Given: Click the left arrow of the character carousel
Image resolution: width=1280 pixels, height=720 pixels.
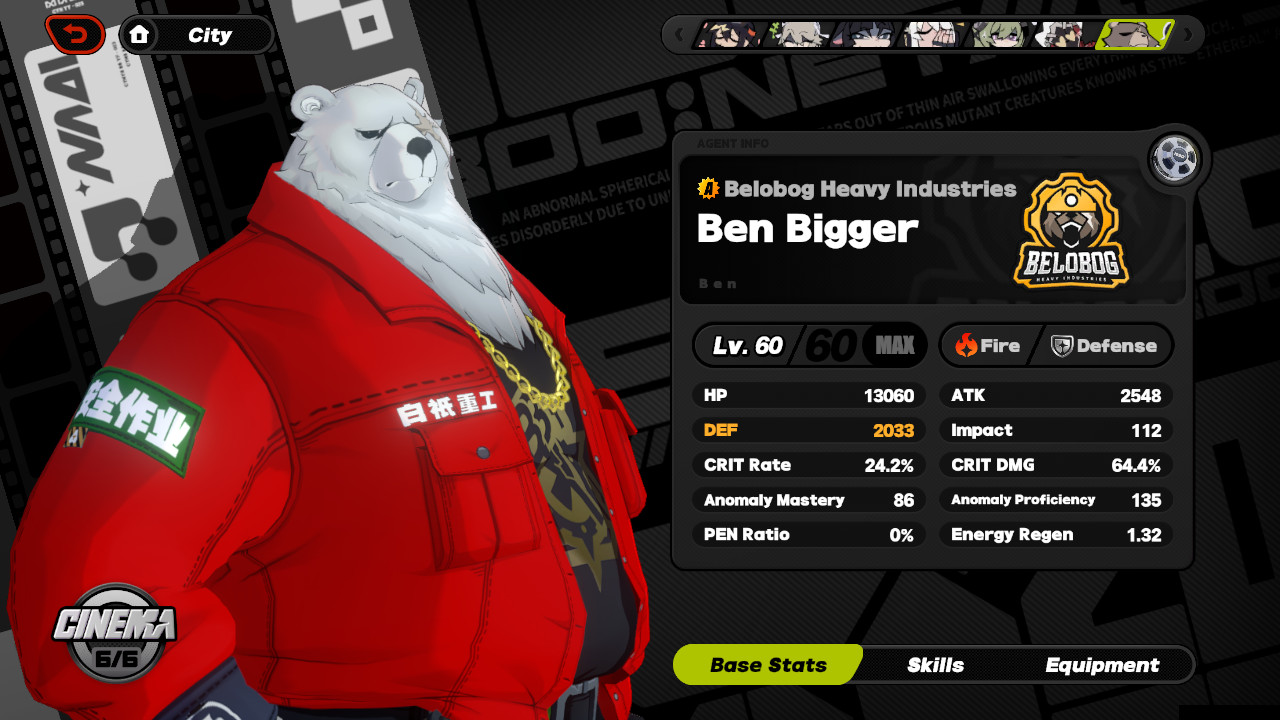Looking at the screenshot, I should pyautogui.click(x=679, y=35).
